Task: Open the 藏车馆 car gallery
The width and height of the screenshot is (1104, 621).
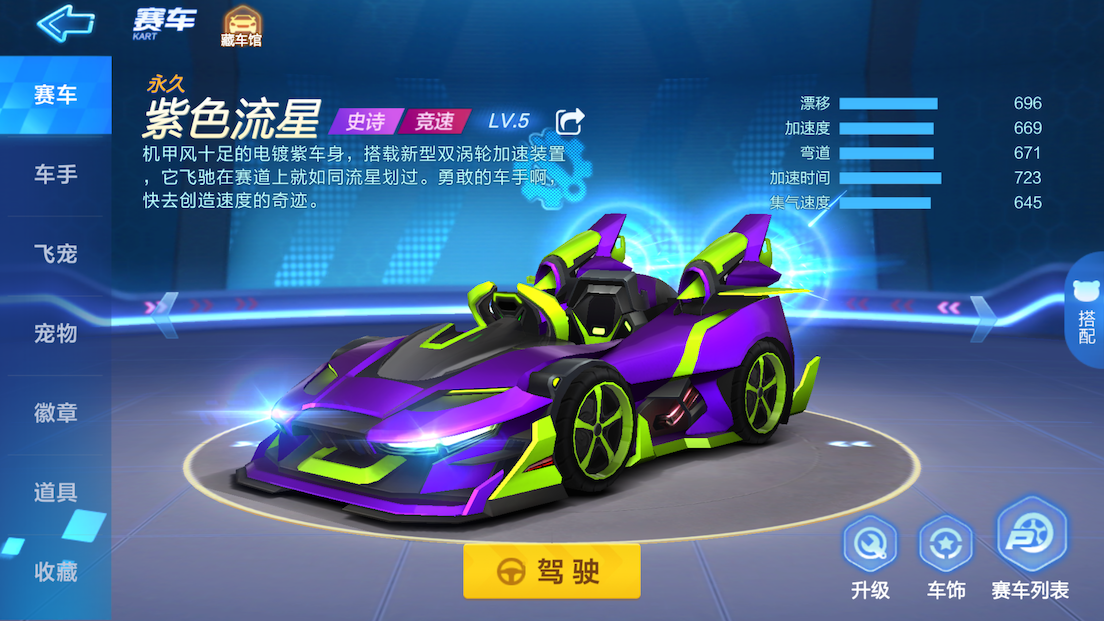Action: coord(241,27)
